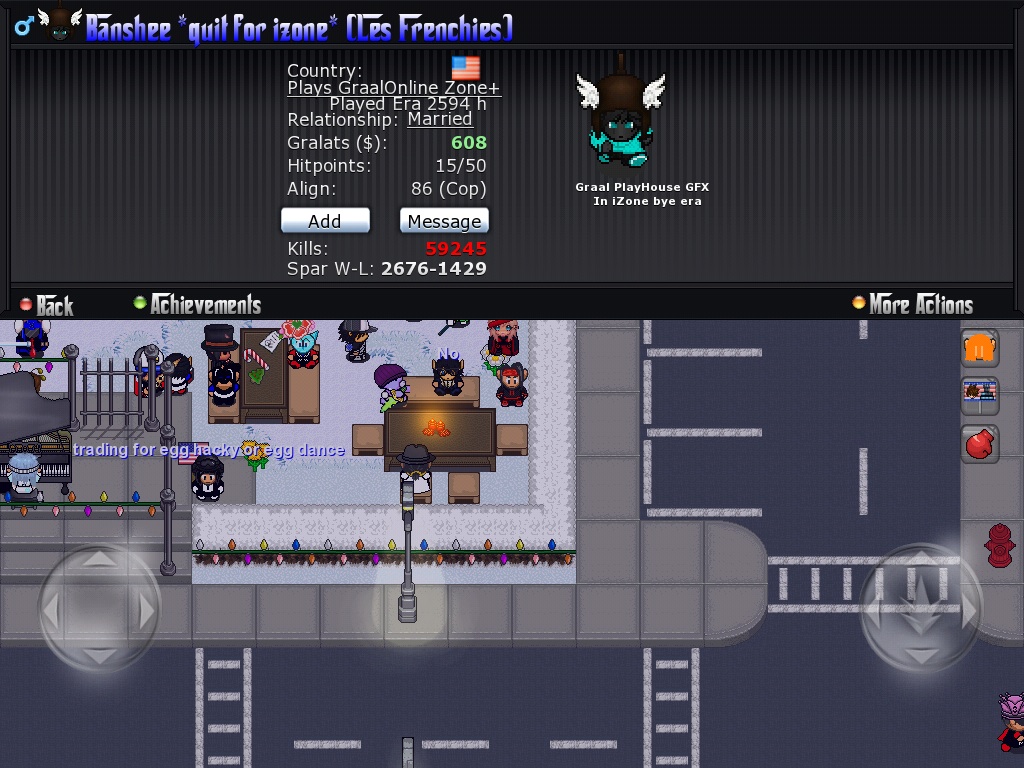Screen dimensions: 1024x768
Task: Follow the Plays GraalOnline Zone+ link
Action: pyautogui.click(x=393, y=87)
